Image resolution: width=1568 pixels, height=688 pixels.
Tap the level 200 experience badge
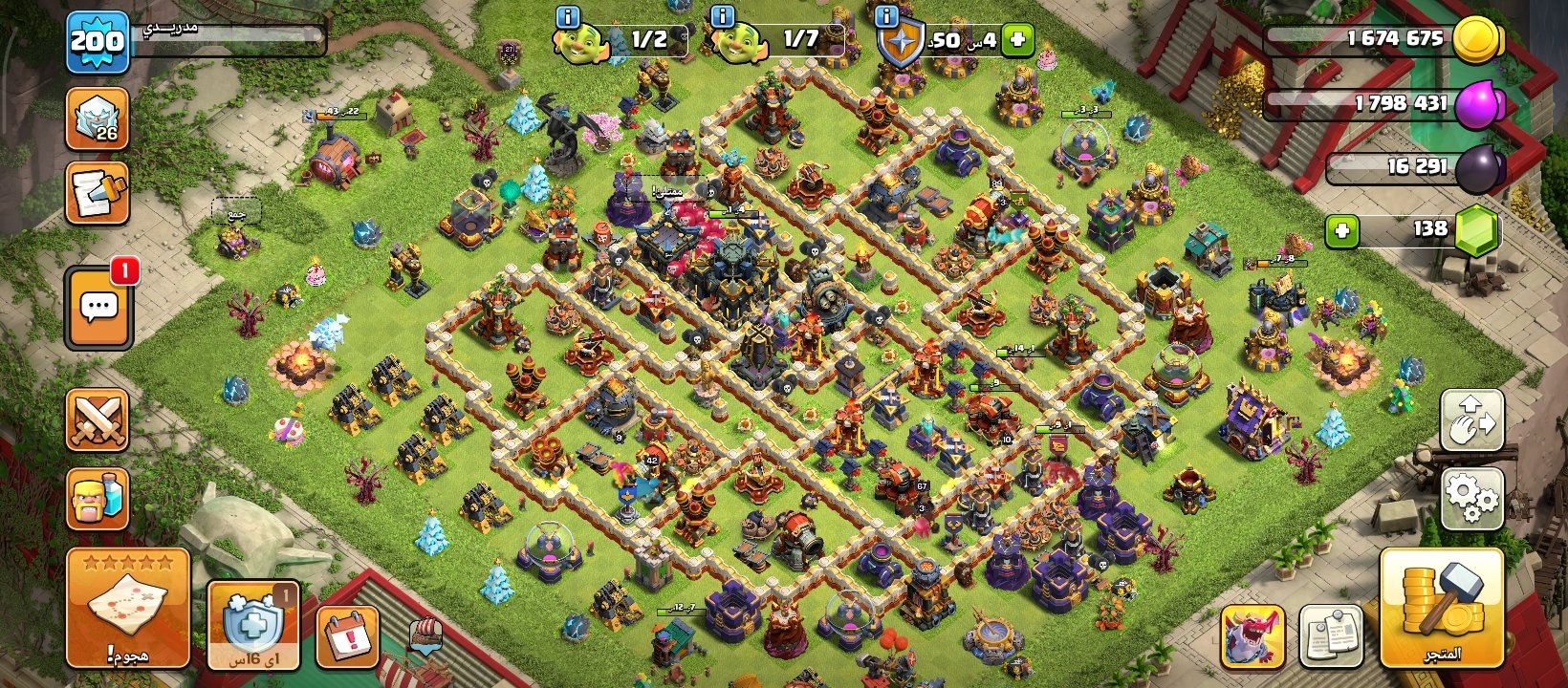point(98,42)
